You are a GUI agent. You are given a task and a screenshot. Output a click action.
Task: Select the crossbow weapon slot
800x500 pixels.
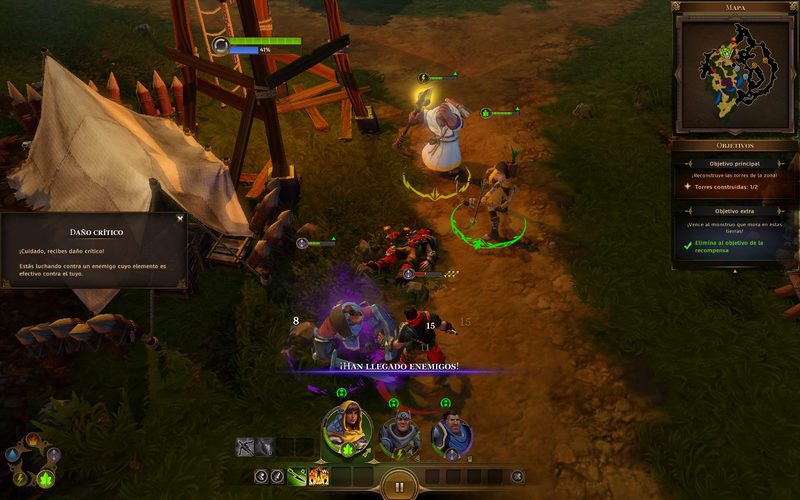pos(245,447)
